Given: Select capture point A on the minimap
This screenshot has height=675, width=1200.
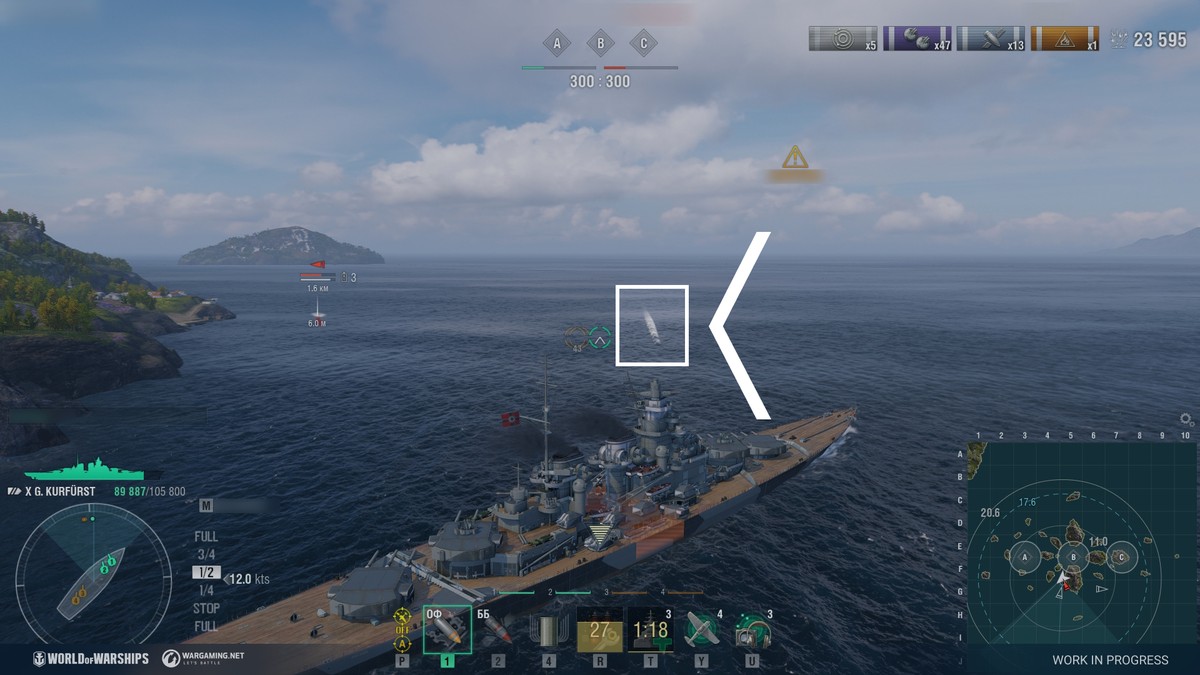Looking at the screenshot, I should pyautogui.click(x=1024, y=558).
